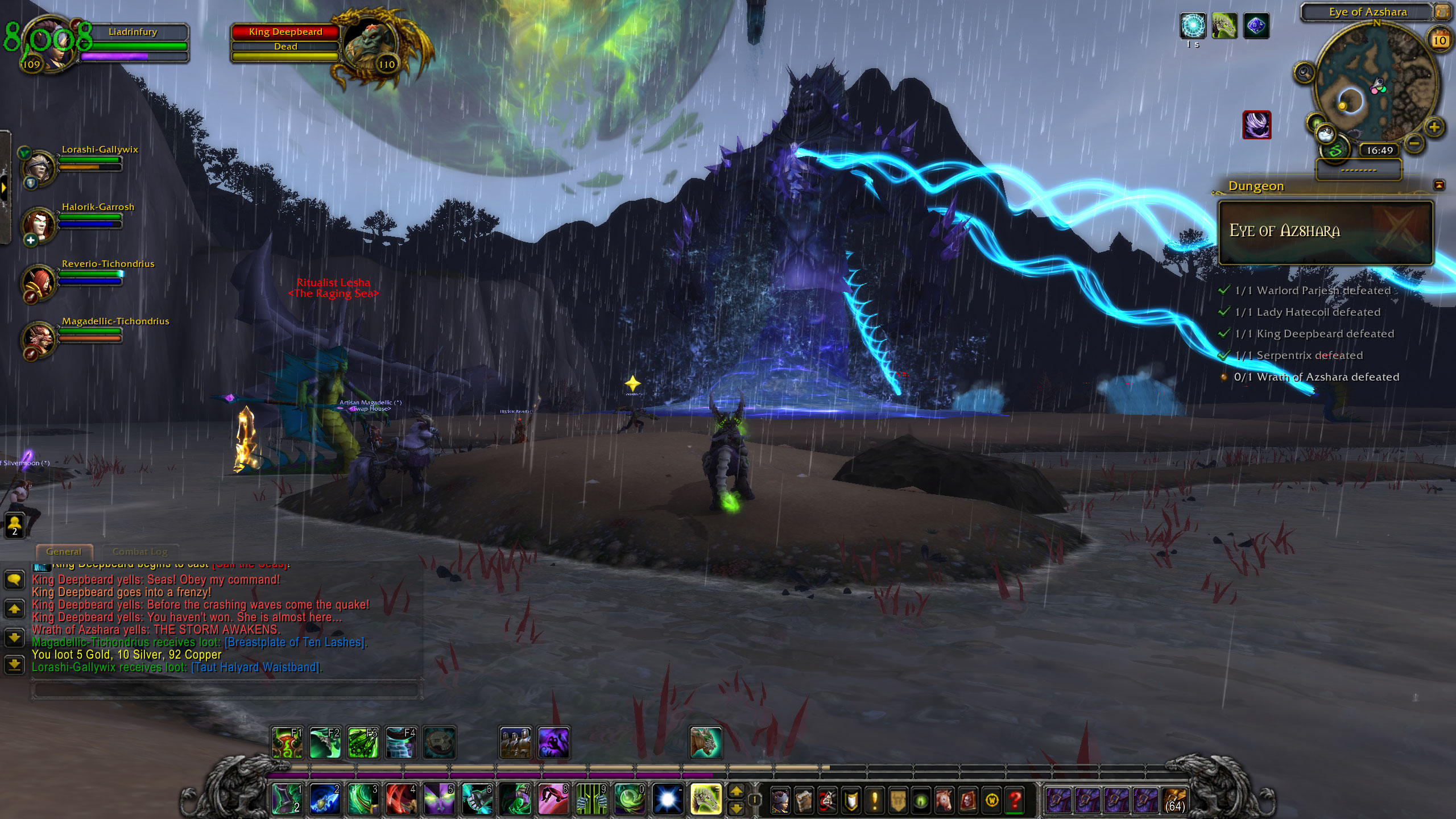Activate the highlighted yellow mount action slot

pos(706,799)
